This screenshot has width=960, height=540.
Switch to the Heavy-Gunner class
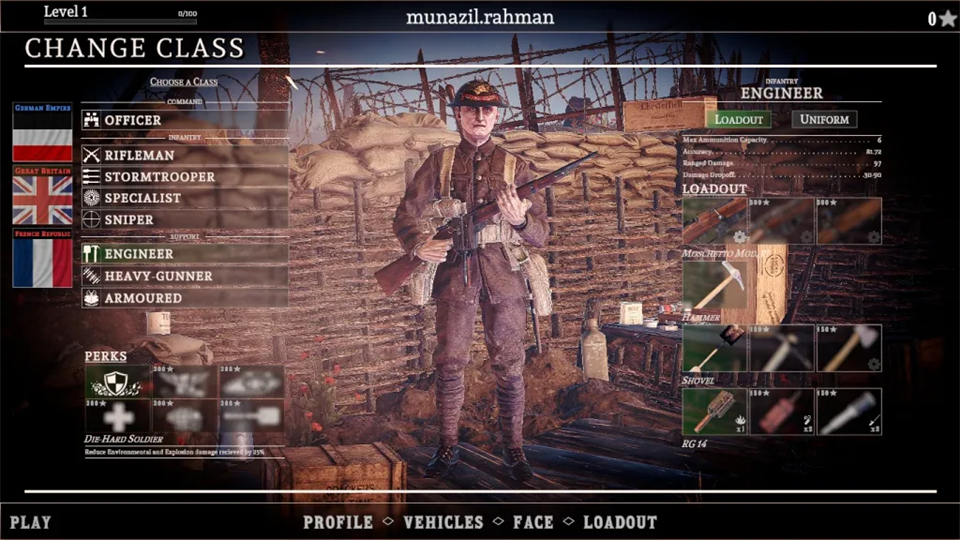184,276
